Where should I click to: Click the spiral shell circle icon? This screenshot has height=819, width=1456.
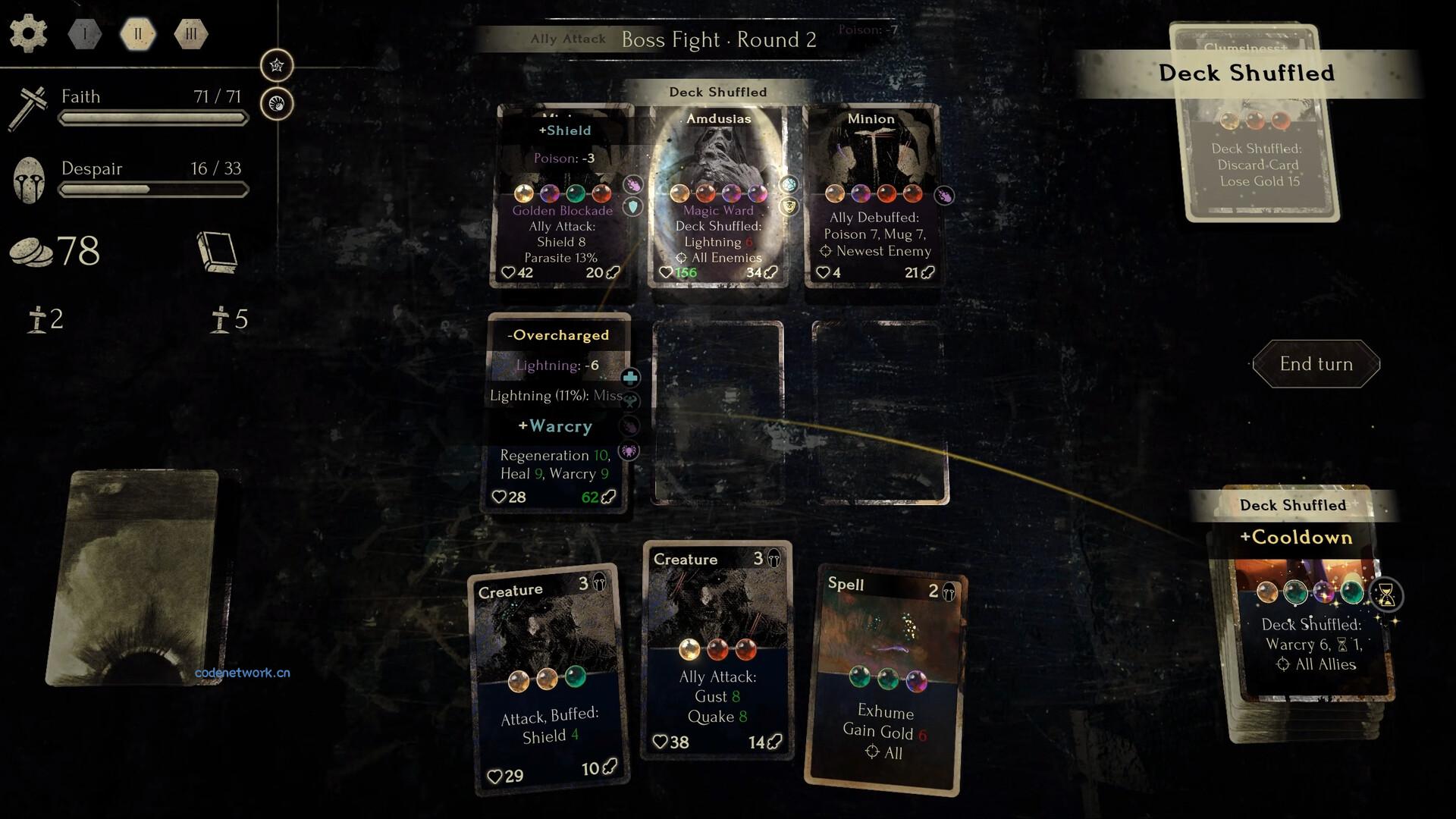[277, 104]
